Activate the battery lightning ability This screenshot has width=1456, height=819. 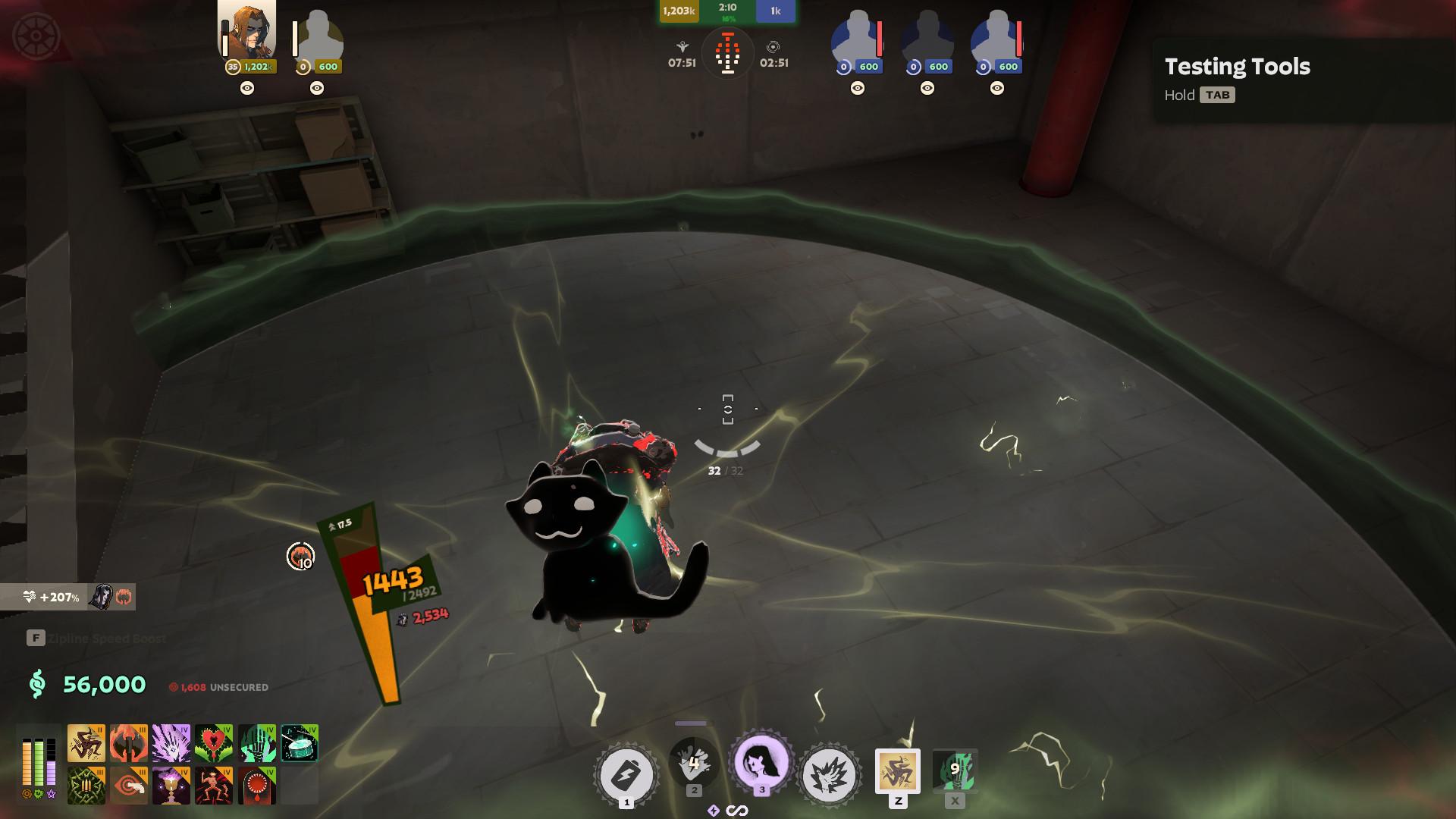click(x=626, y=775)
